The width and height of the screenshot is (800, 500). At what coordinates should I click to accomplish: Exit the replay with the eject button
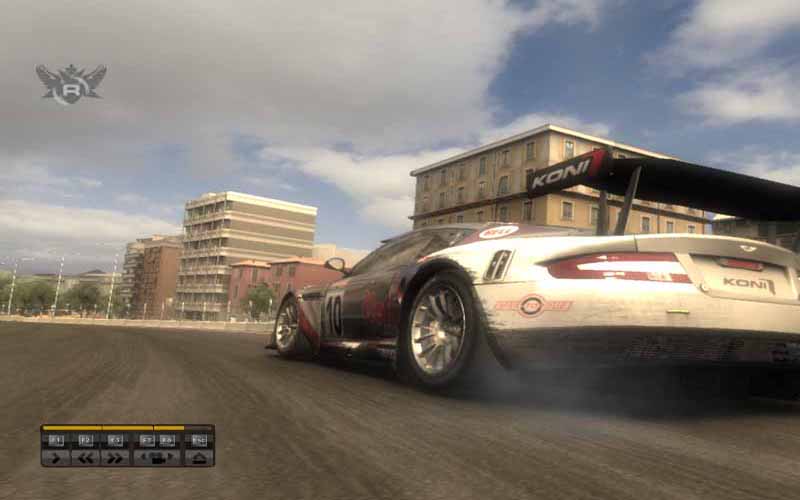pos(198,457)
